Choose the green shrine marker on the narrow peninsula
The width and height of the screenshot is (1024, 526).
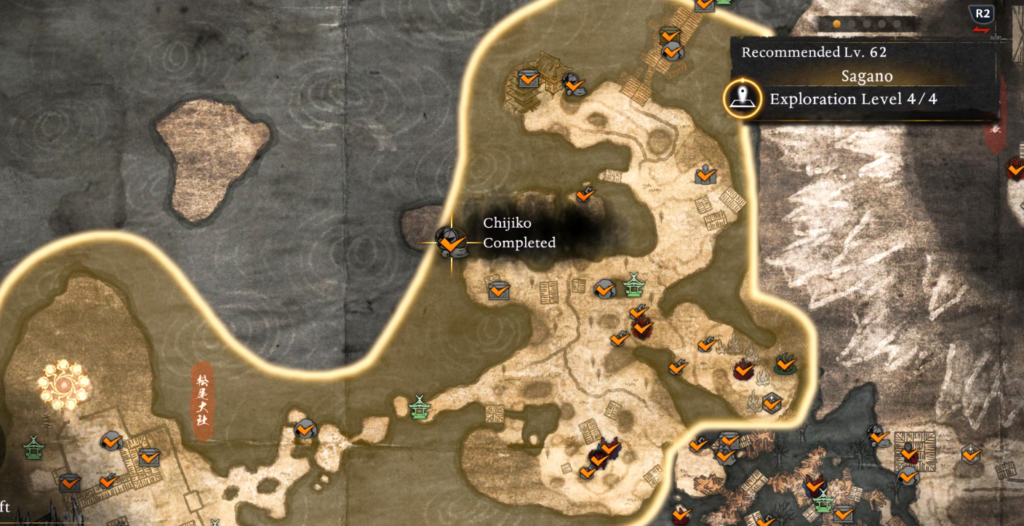[x=419, y=407]
